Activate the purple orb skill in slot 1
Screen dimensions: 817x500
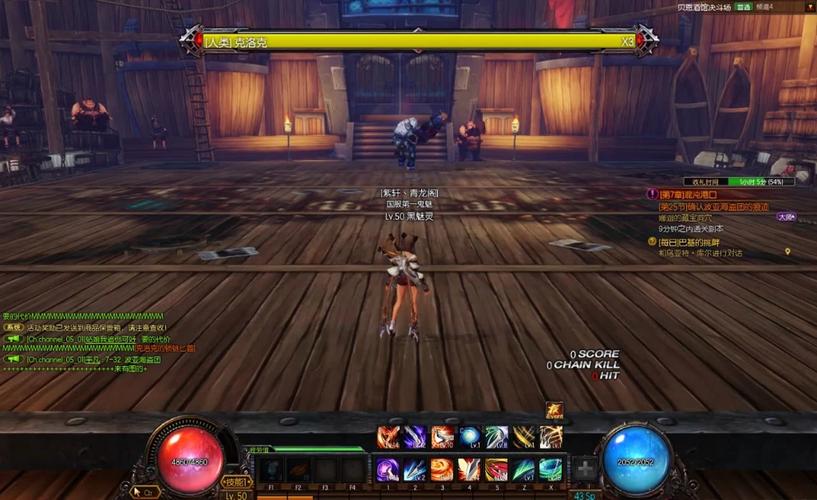pos(388,469)
